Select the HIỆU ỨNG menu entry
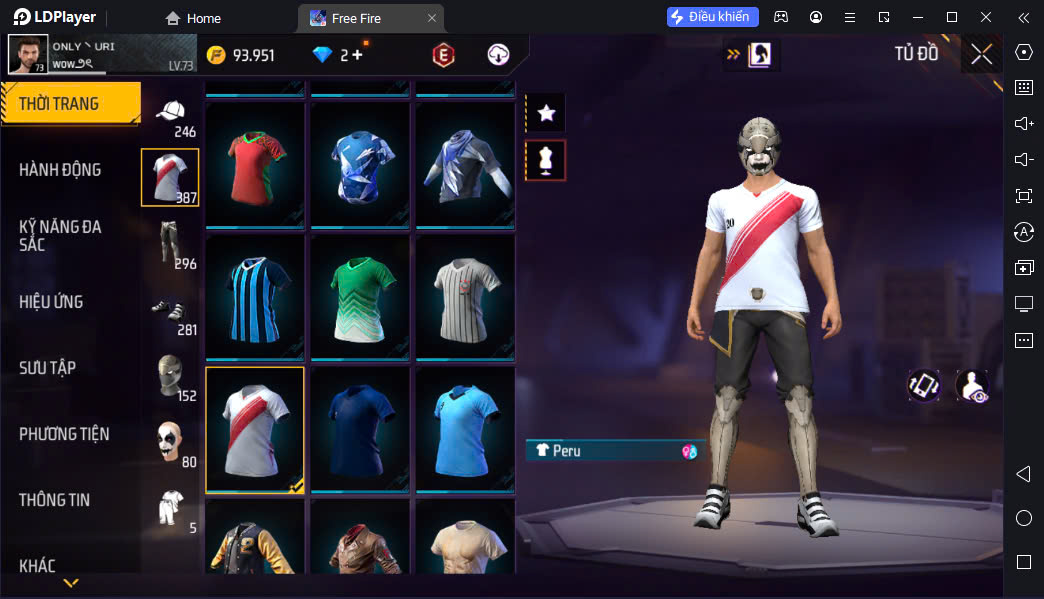The height and width of the screenshot is (599, 1044). click(51, 302)
